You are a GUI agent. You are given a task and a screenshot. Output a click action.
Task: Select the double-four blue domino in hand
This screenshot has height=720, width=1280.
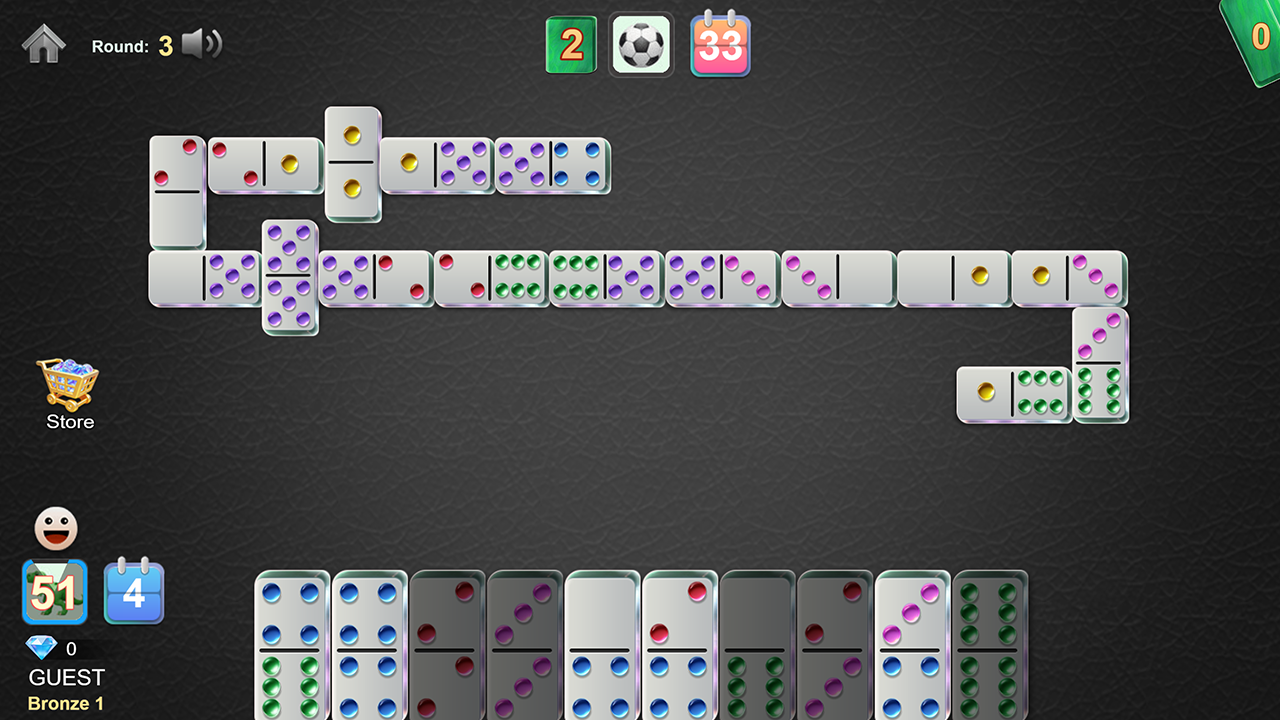click(x=368, y=645)
